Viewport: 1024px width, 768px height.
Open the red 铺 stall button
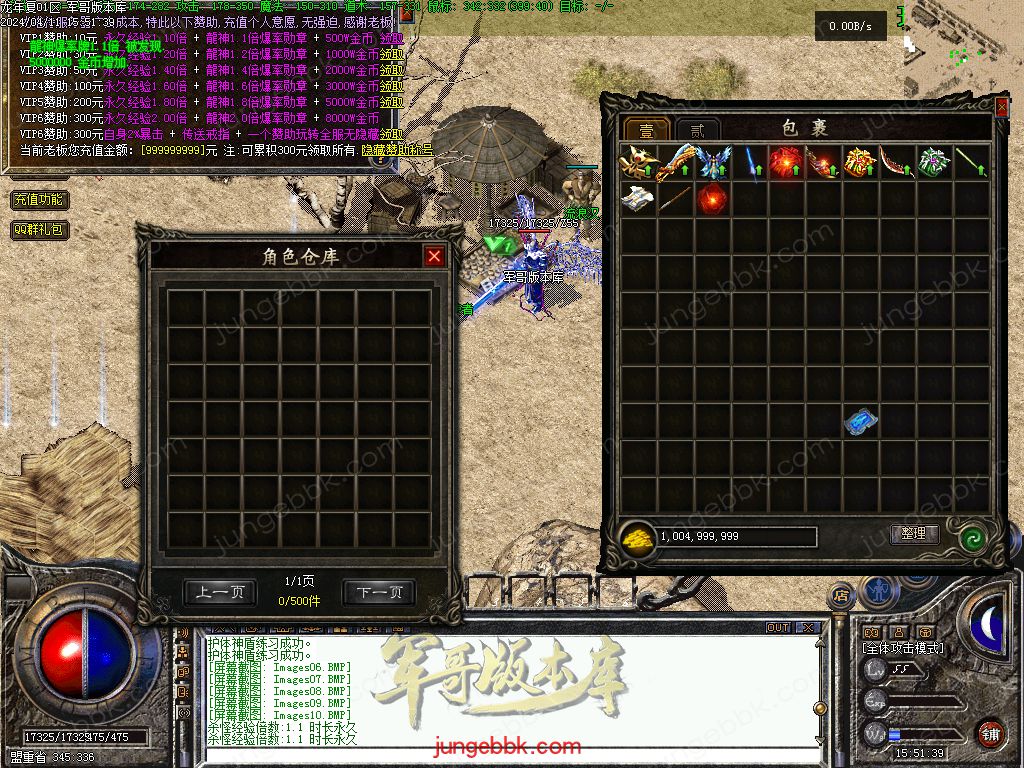point(990,733)
